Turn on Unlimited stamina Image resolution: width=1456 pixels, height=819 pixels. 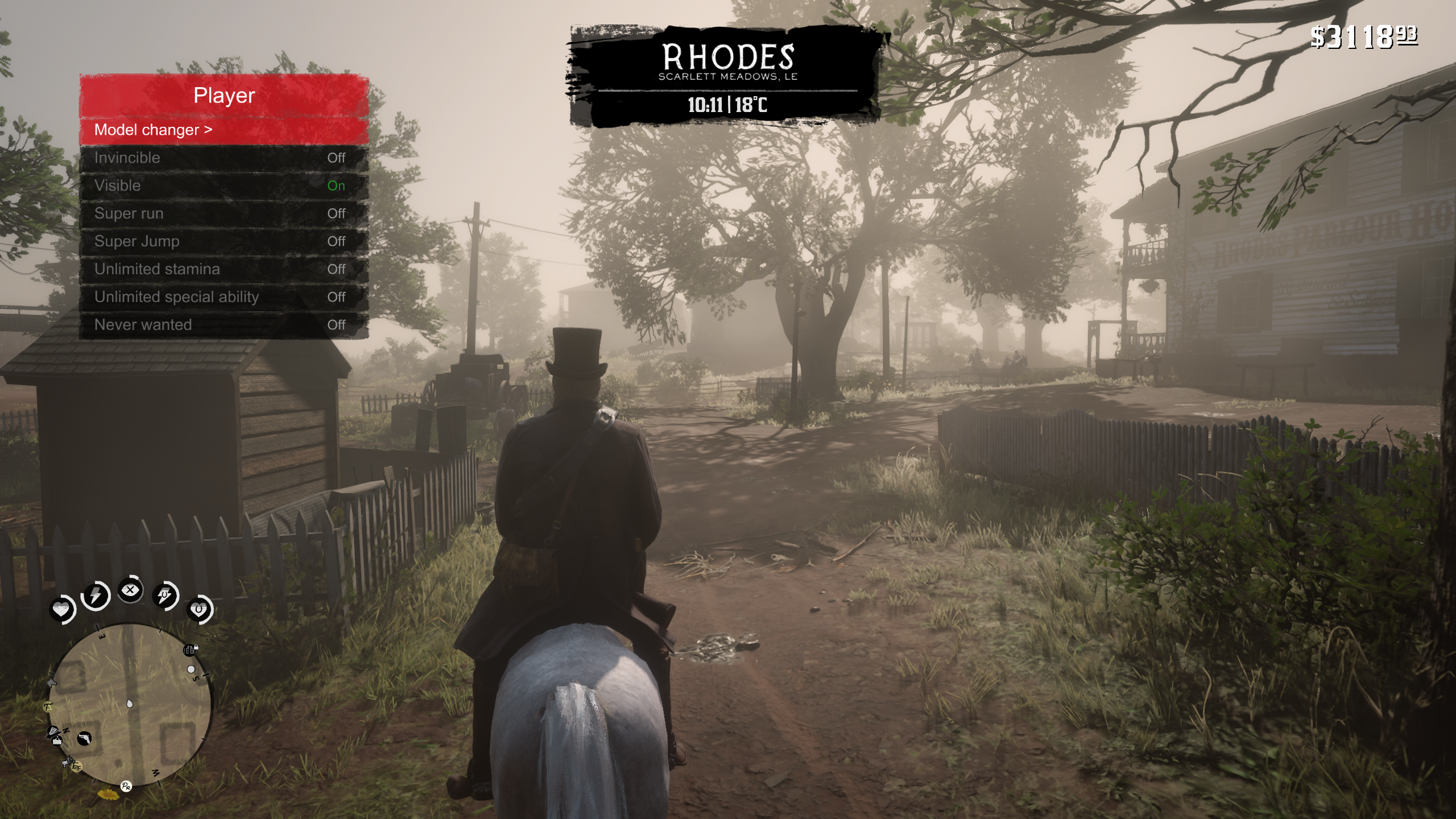click(224, 270)
